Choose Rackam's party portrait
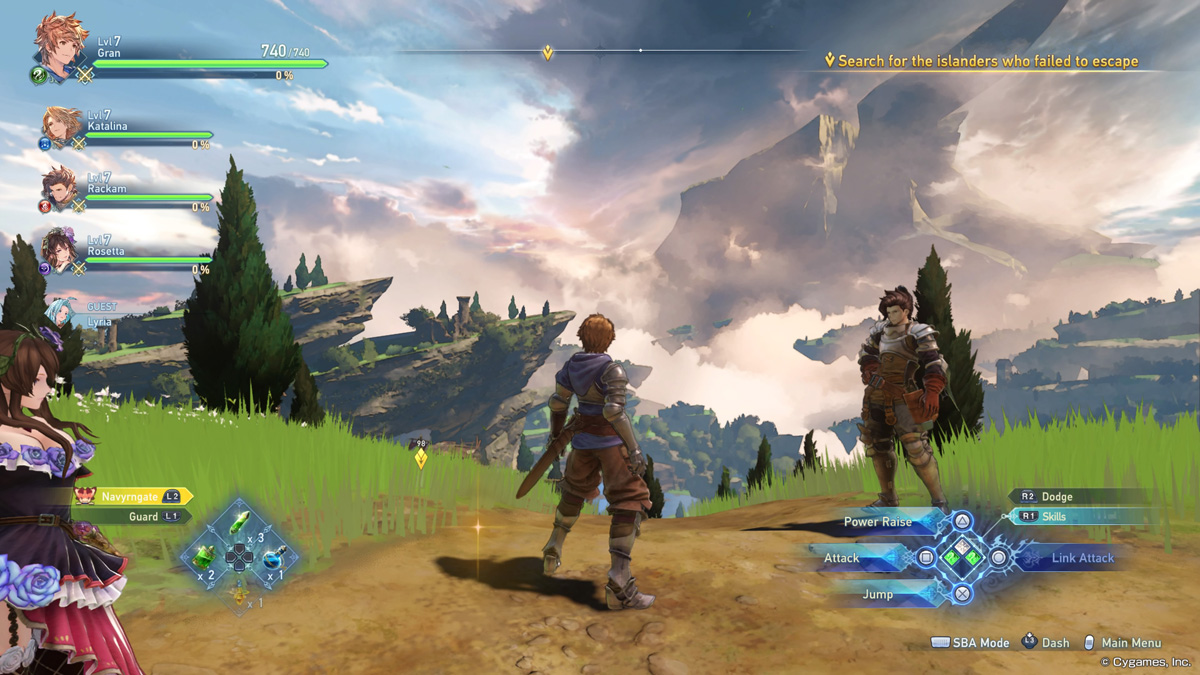This screenshot has height=675, width=1200. [x=60, y=187]
